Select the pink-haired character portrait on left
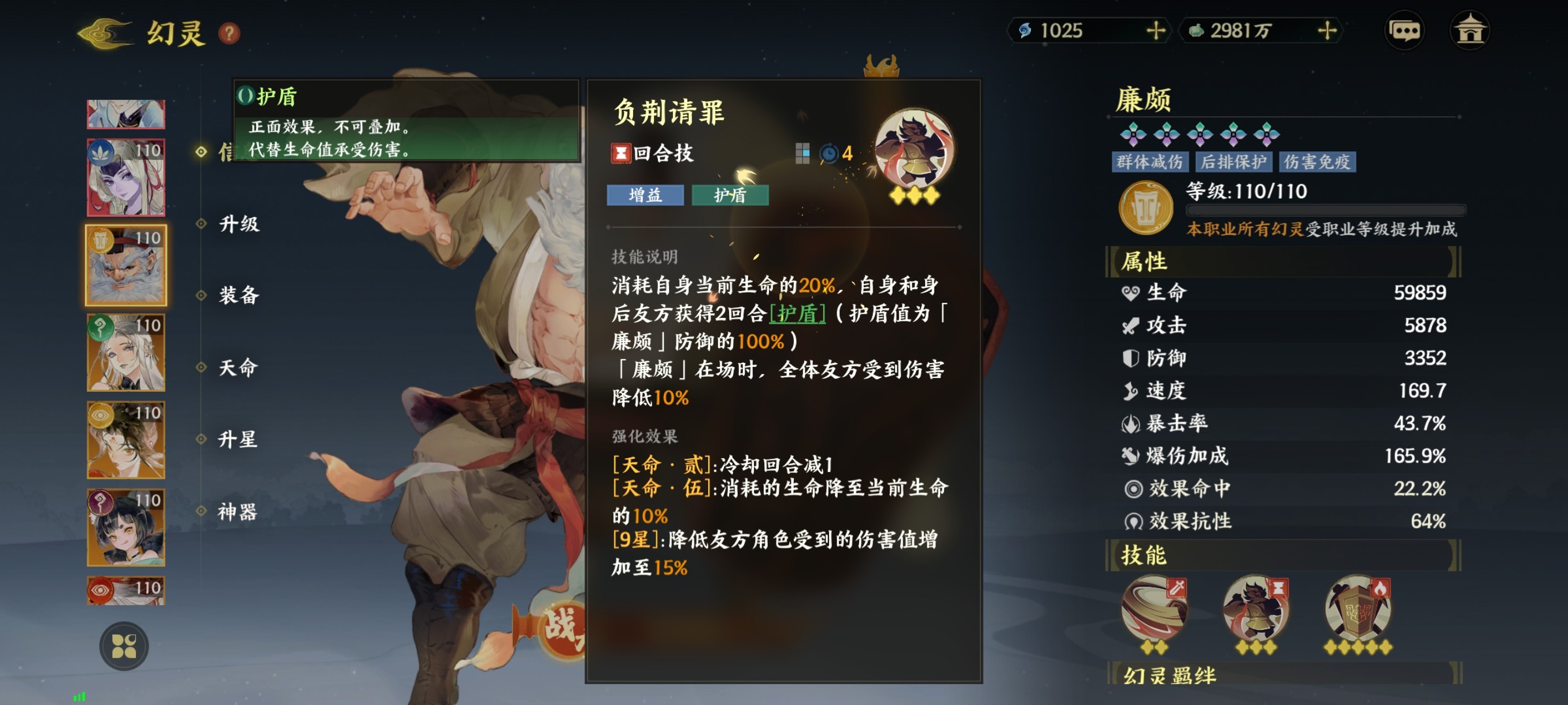Viewport: 1568px width, 705px height. (125, 176)
